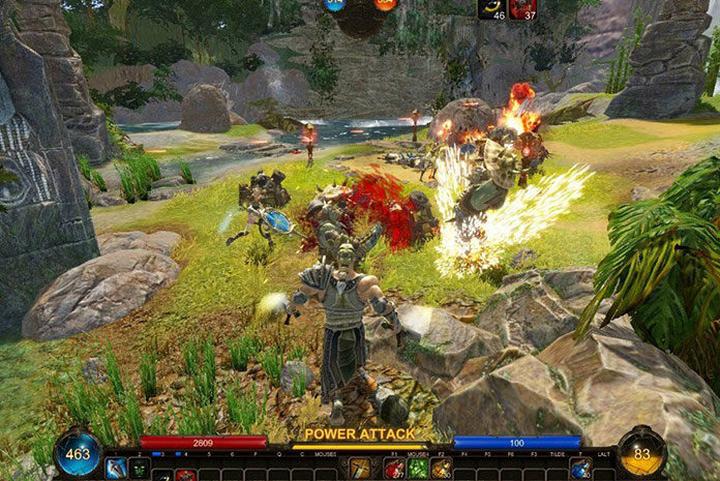The image size is (720, 481).
Task: Select the hammer attack icon on the hotbar
Action: tap(359, 468)
